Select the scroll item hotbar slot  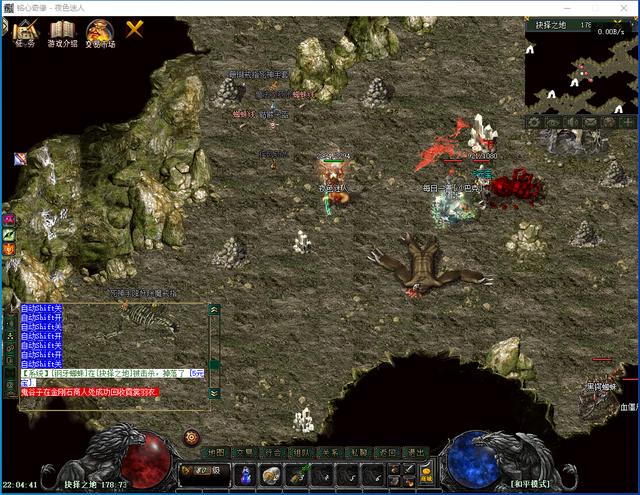tap(271, 475)
